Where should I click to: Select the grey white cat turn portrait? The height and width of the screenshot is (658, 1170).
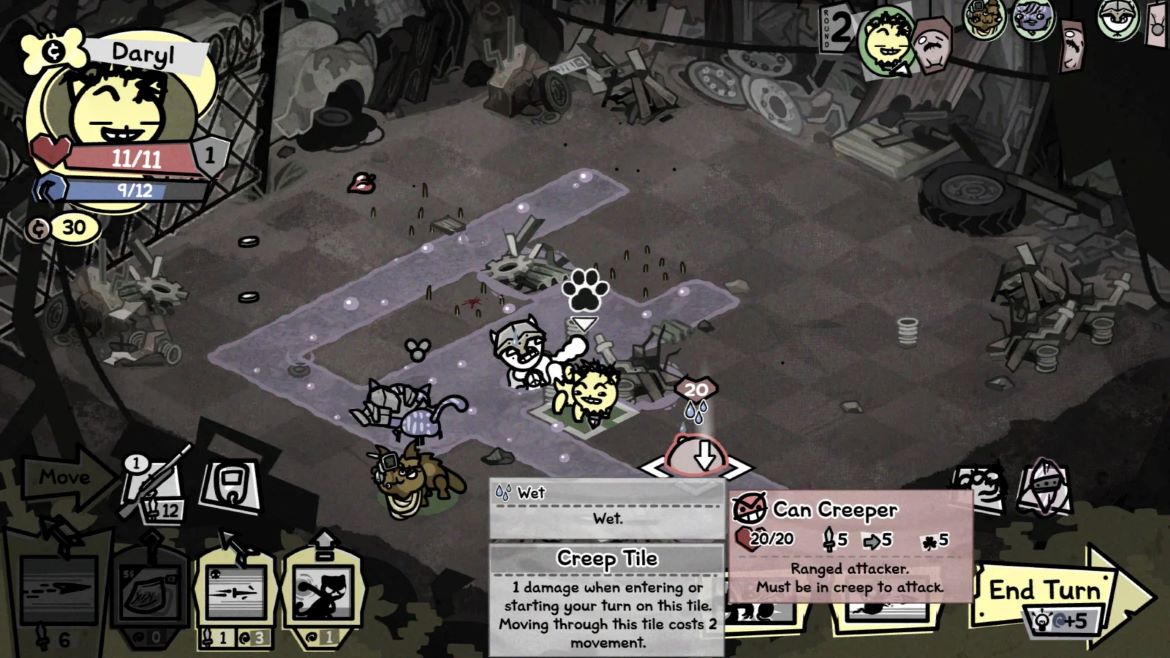point(1118,18)
